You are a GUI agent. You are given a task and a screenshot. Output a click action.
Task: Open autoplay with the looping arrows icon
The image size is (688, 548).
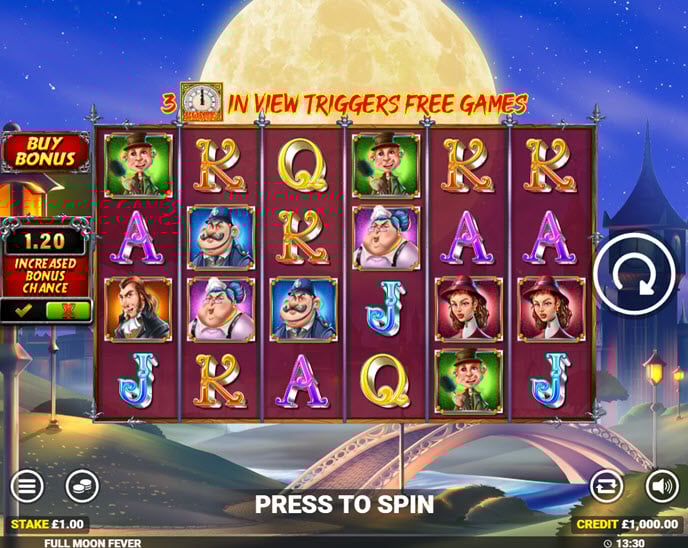click(x=606, y=487)
